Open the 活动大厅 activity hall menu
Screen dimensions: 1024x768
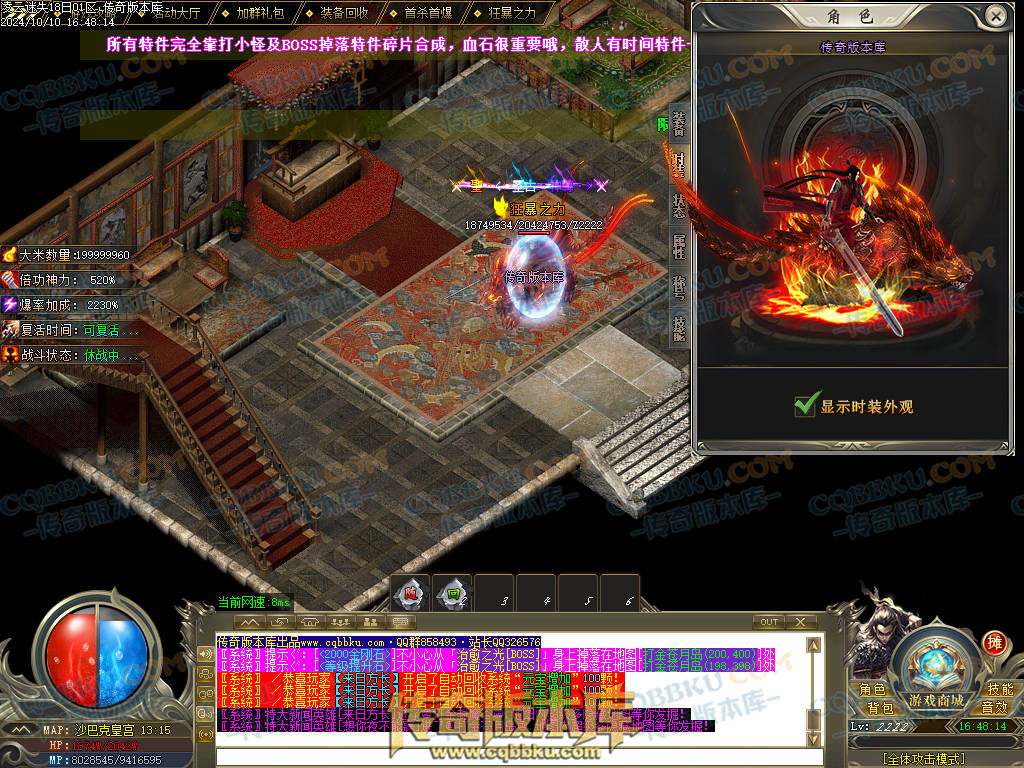pyautogui.click(x=175, y=13)
